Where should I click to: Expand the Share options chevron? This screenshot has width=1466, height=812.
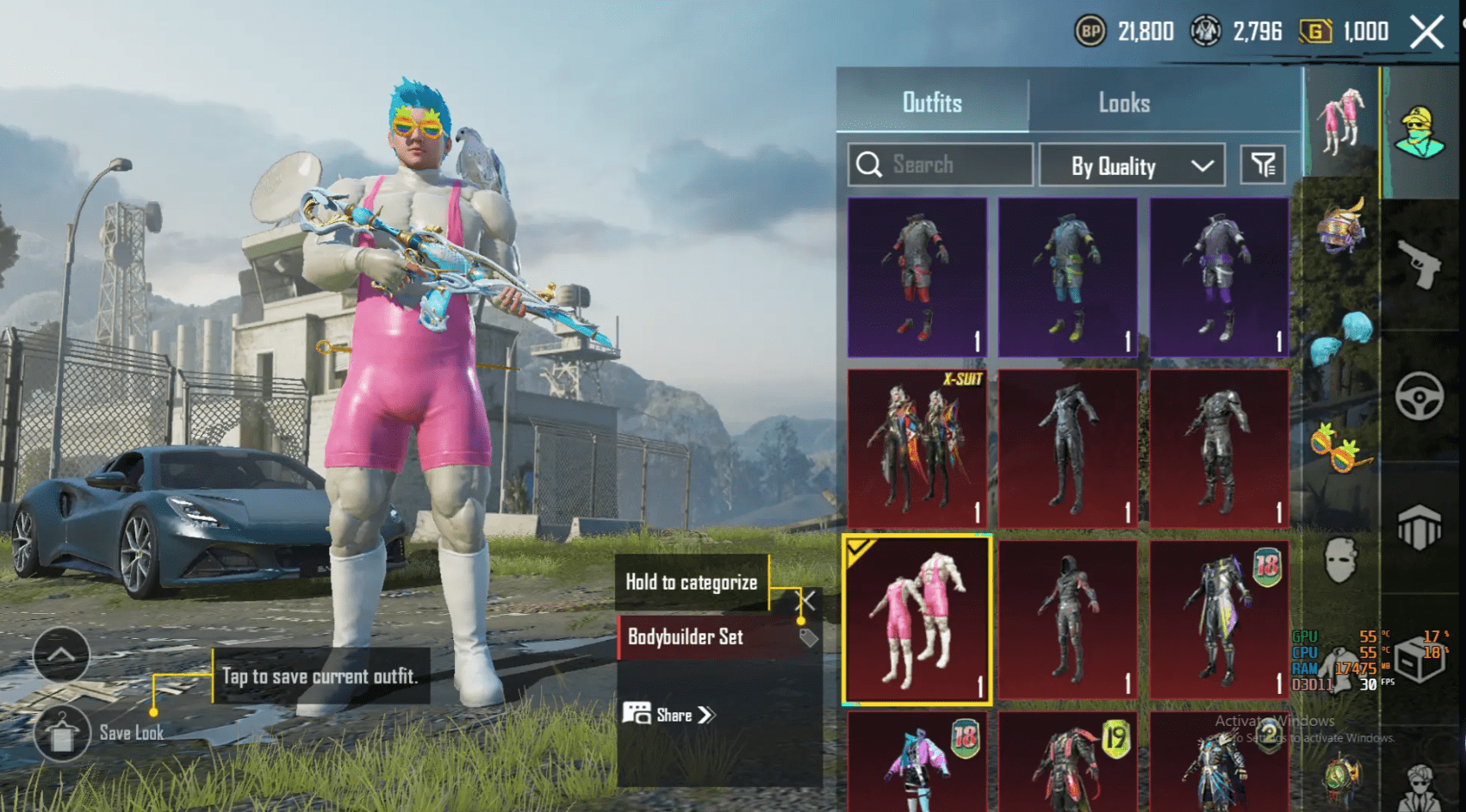coord(706,715)
